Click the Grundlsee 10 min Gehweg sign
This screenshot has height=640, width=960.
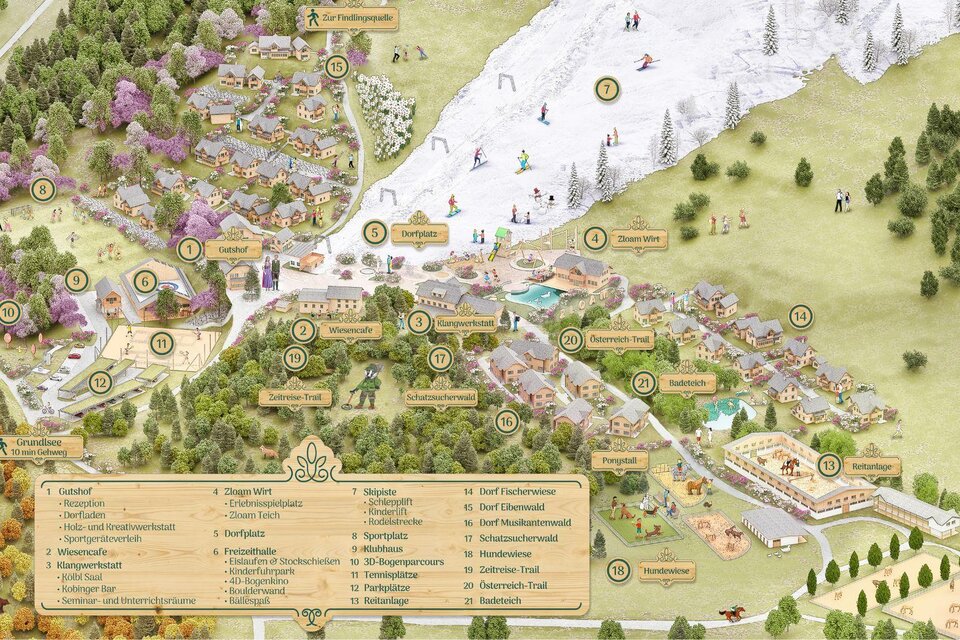[42, 447]
